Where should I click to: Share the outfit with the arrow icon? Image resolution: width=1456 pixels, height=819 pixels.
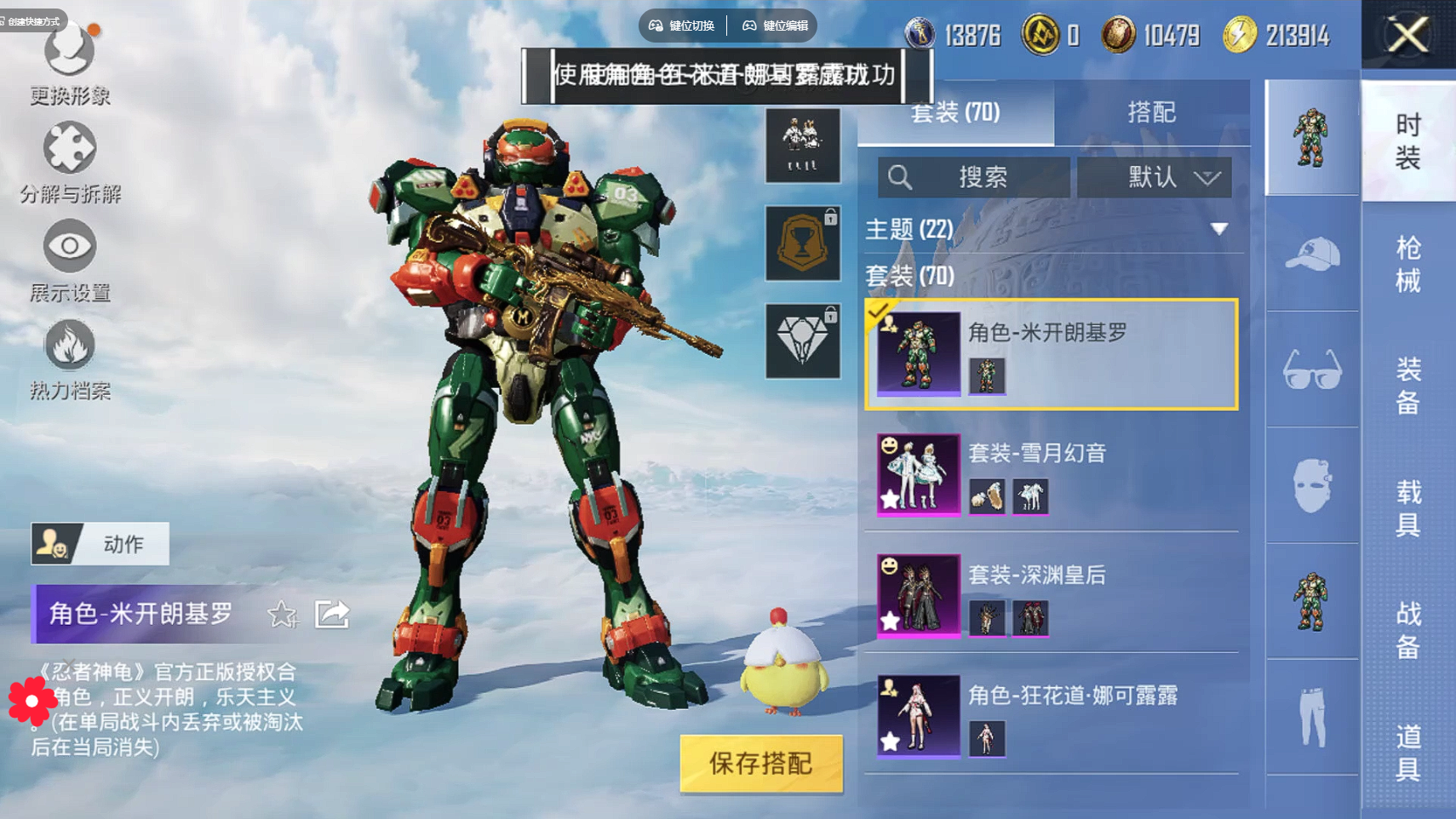(332, 614)
